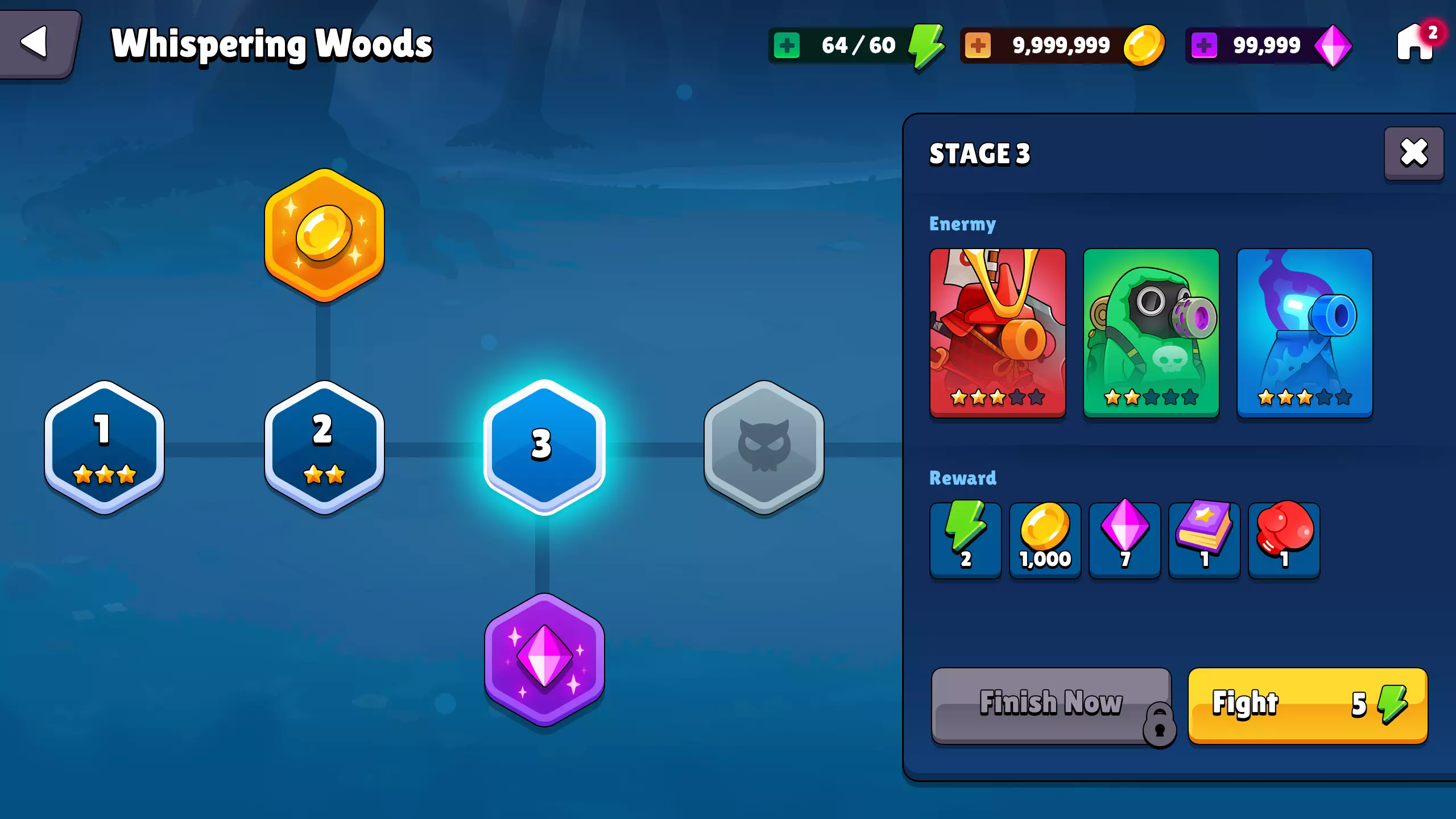Select the completed Stage 1 node

pyautogui.click(x=104, y=446)
